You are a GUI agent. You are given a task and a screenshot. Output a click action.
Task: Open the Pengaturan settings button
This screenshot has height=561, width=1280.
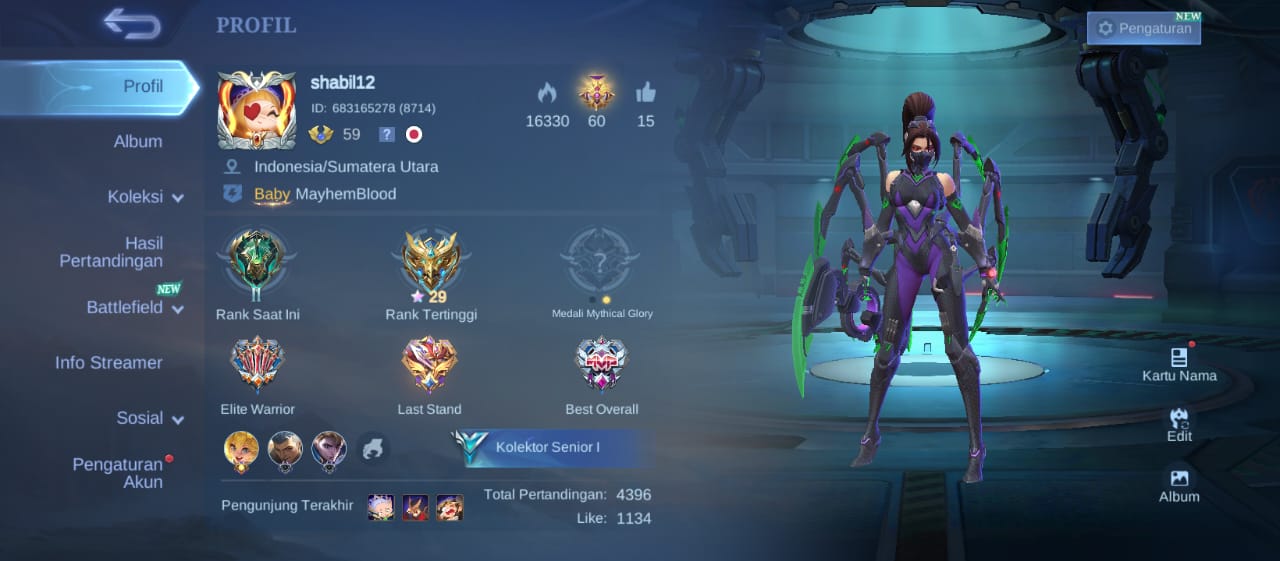coord(1144,28)
